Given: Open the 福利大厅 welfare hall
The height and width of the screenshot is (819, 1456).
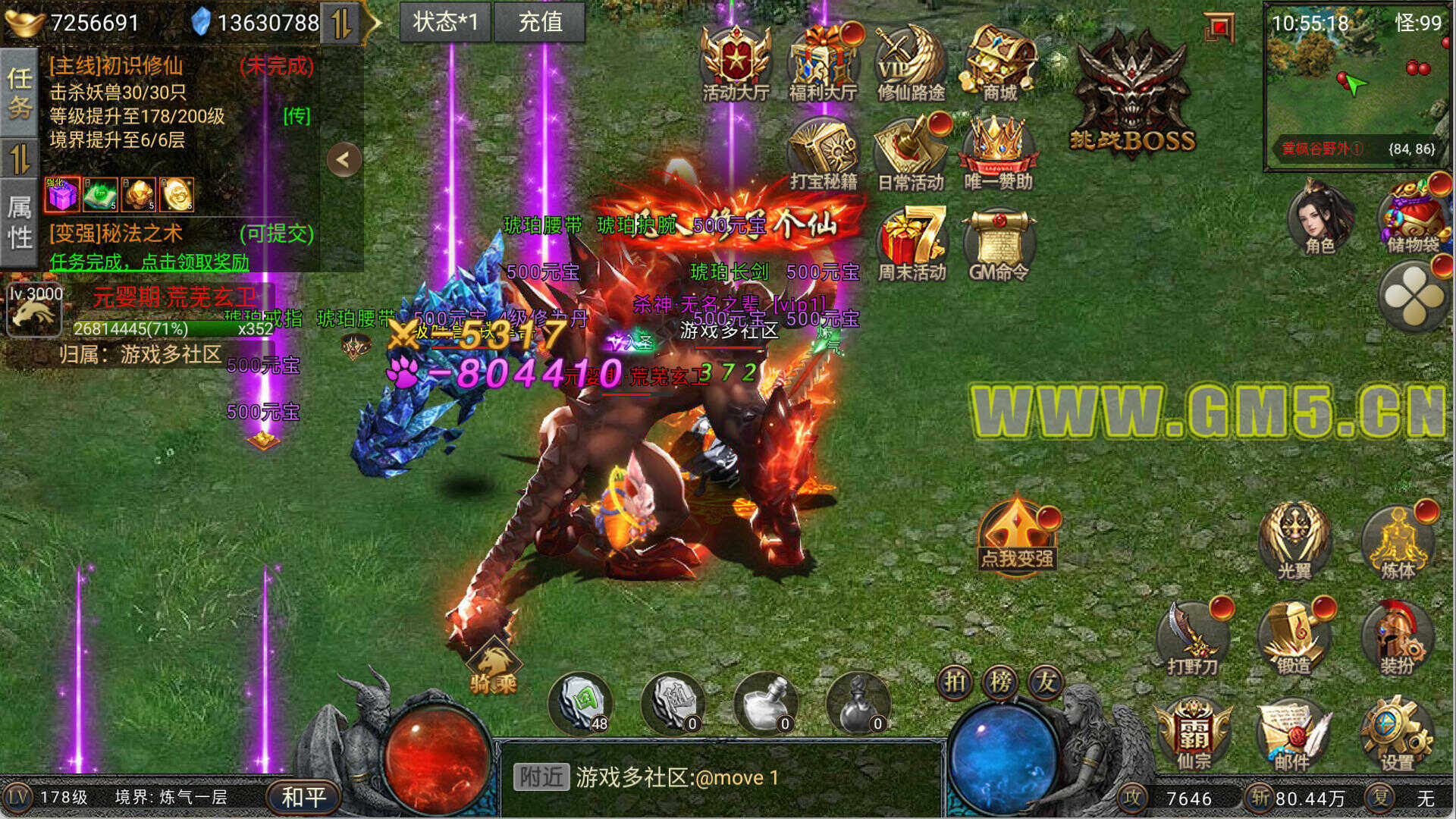Looking at the screenshot, I should pyautogui.click(x=823, y=64).
